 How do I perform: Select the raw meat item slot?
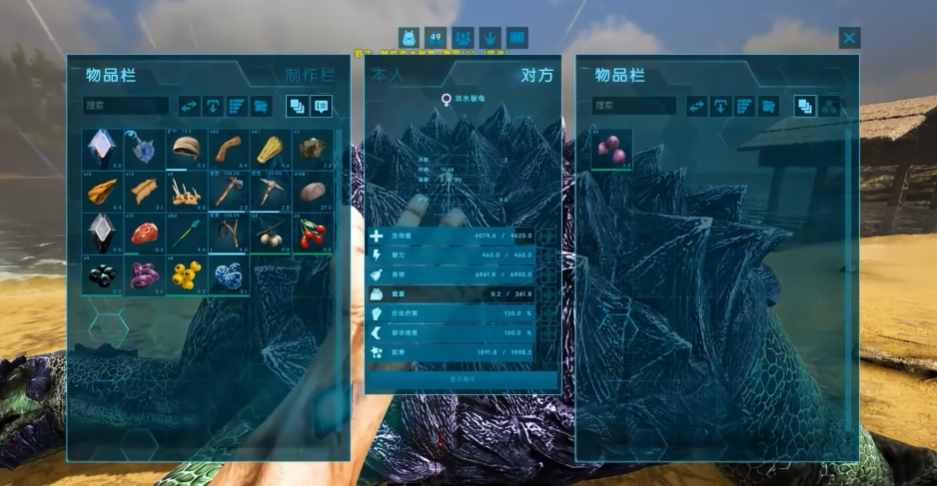tap(145, 233)
